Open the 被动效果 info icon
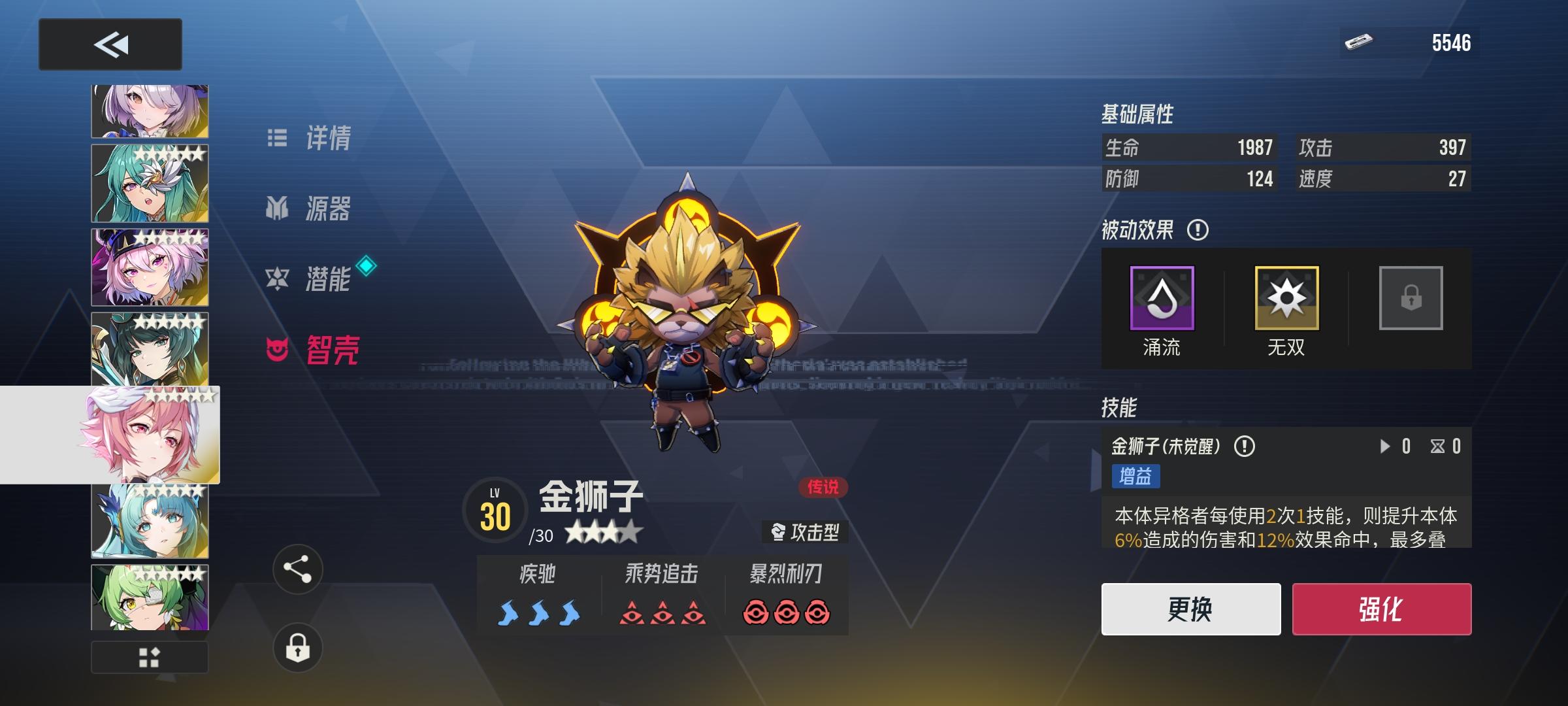The width and height of the screenshot is (1568, 706). tap(1196, 230)
